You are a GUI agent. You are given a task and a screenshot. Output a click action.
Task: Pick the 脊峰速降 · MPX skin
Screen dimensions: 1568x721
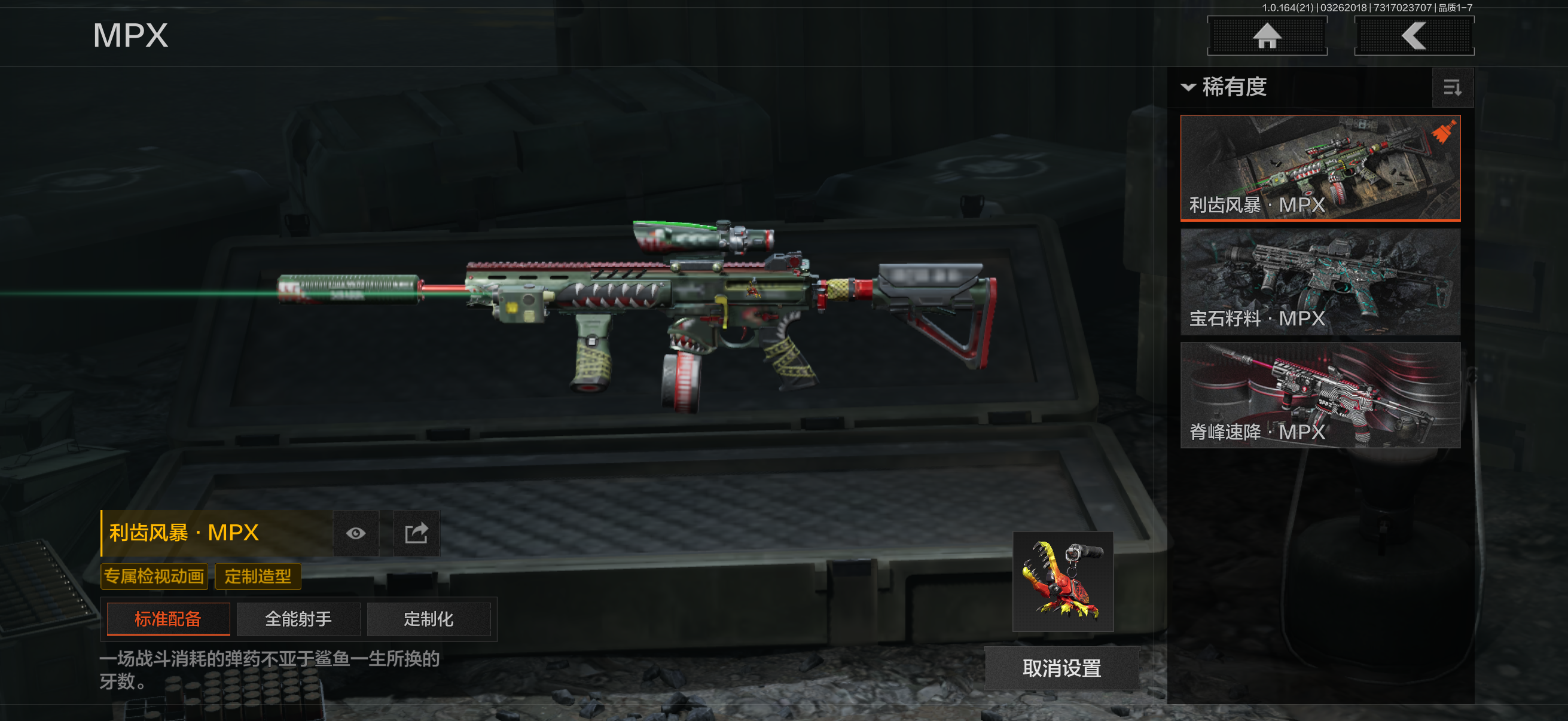[1320, 395]
